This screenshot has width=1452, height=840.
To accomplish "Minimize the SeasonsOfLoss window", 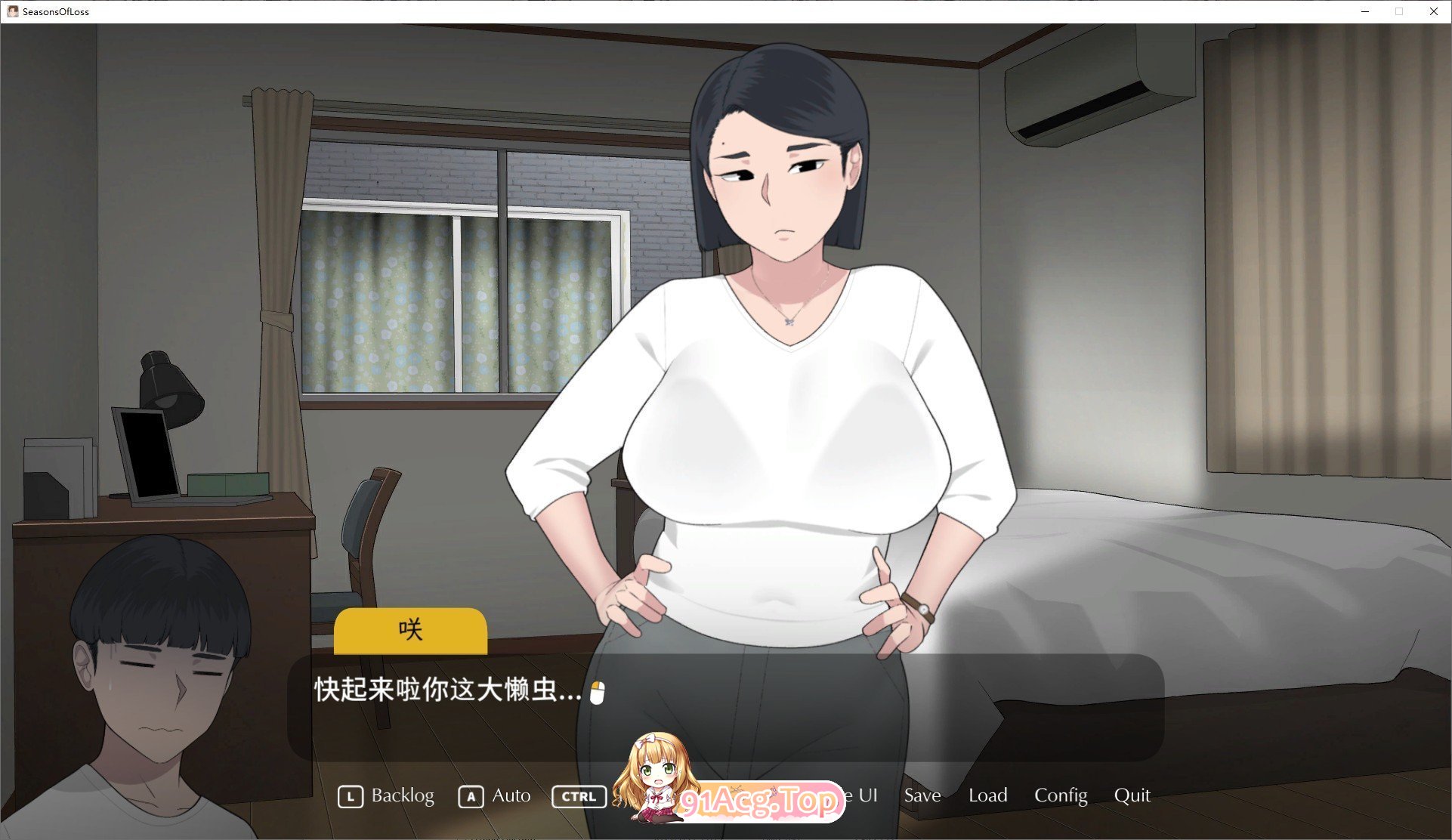I will coord(1364,11).
